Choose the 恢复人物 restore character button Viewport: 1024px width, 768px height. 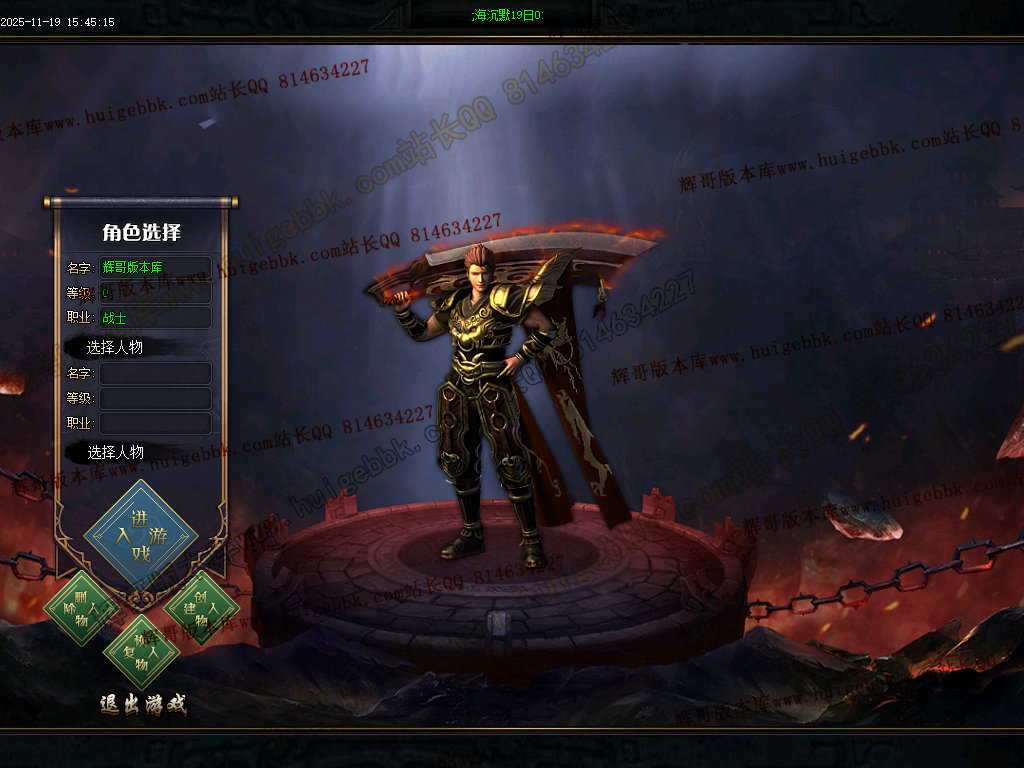click(x=141, y=653)
